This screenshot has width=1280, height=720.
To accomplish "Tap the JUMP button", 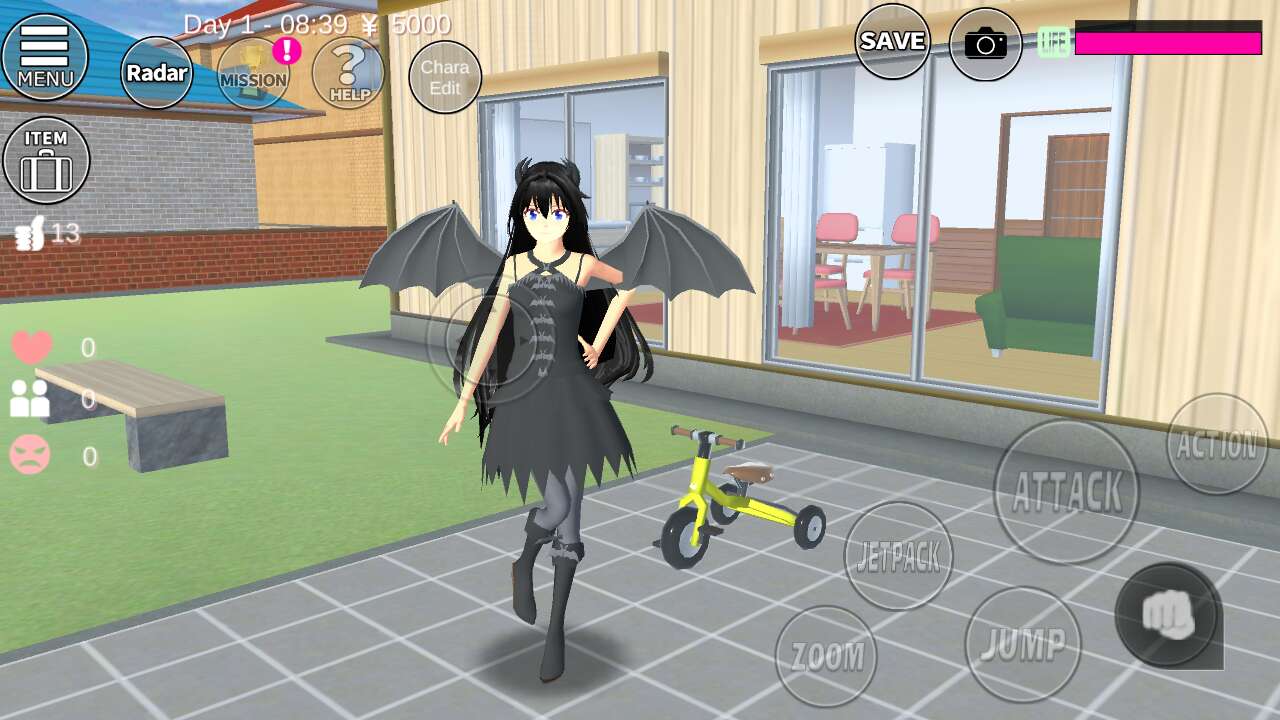I will [1023, 645].
